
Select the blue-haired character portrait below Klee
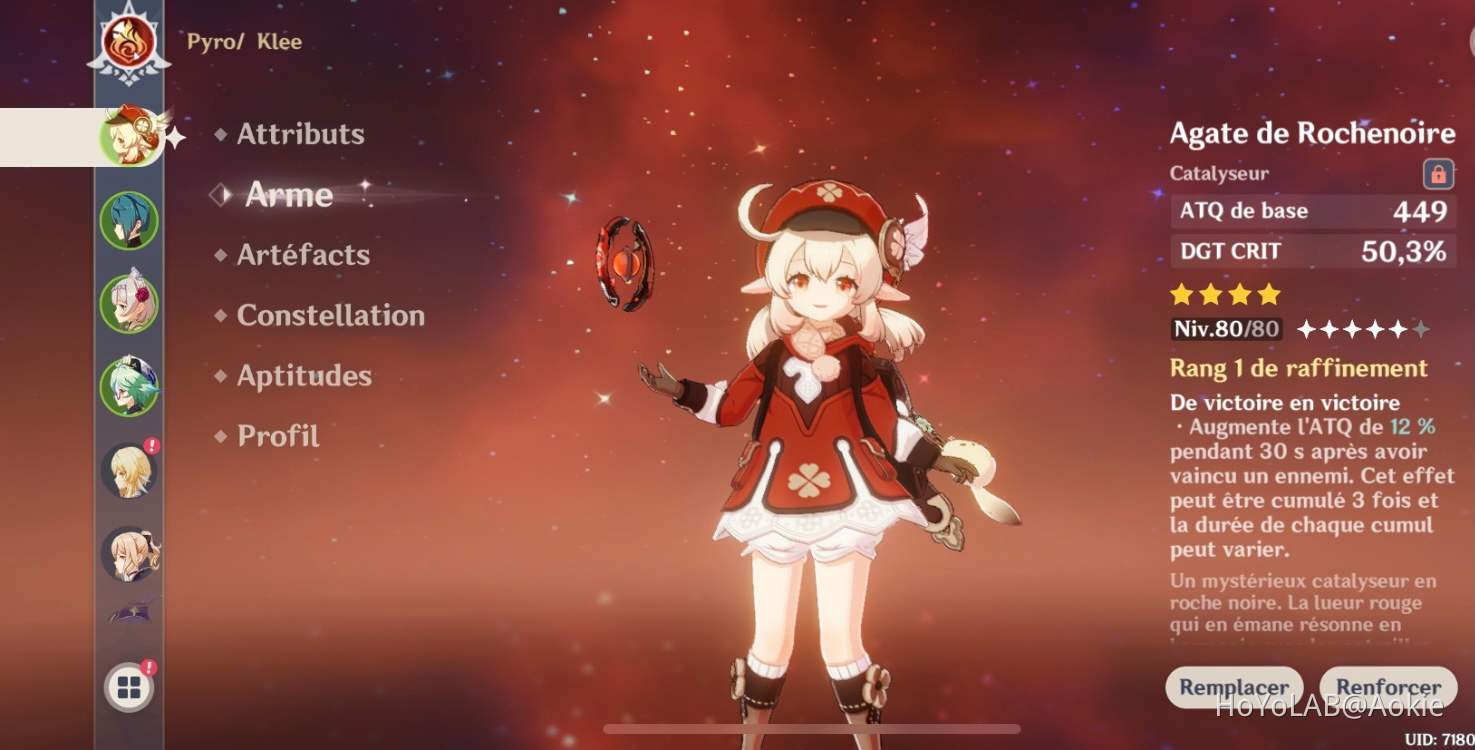click(129, 218)
